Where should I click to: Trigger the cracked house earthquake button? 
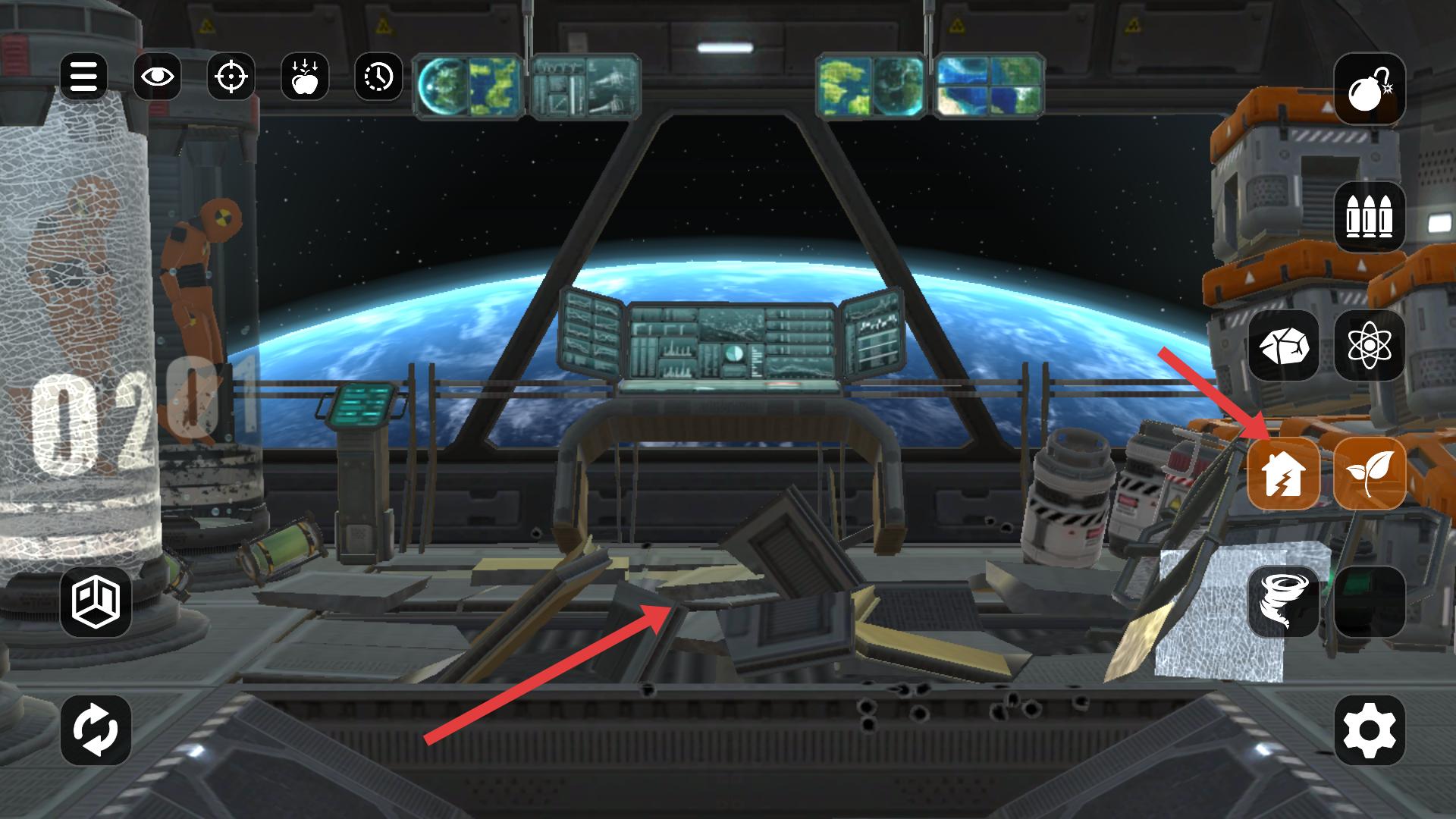[1283, 474]
